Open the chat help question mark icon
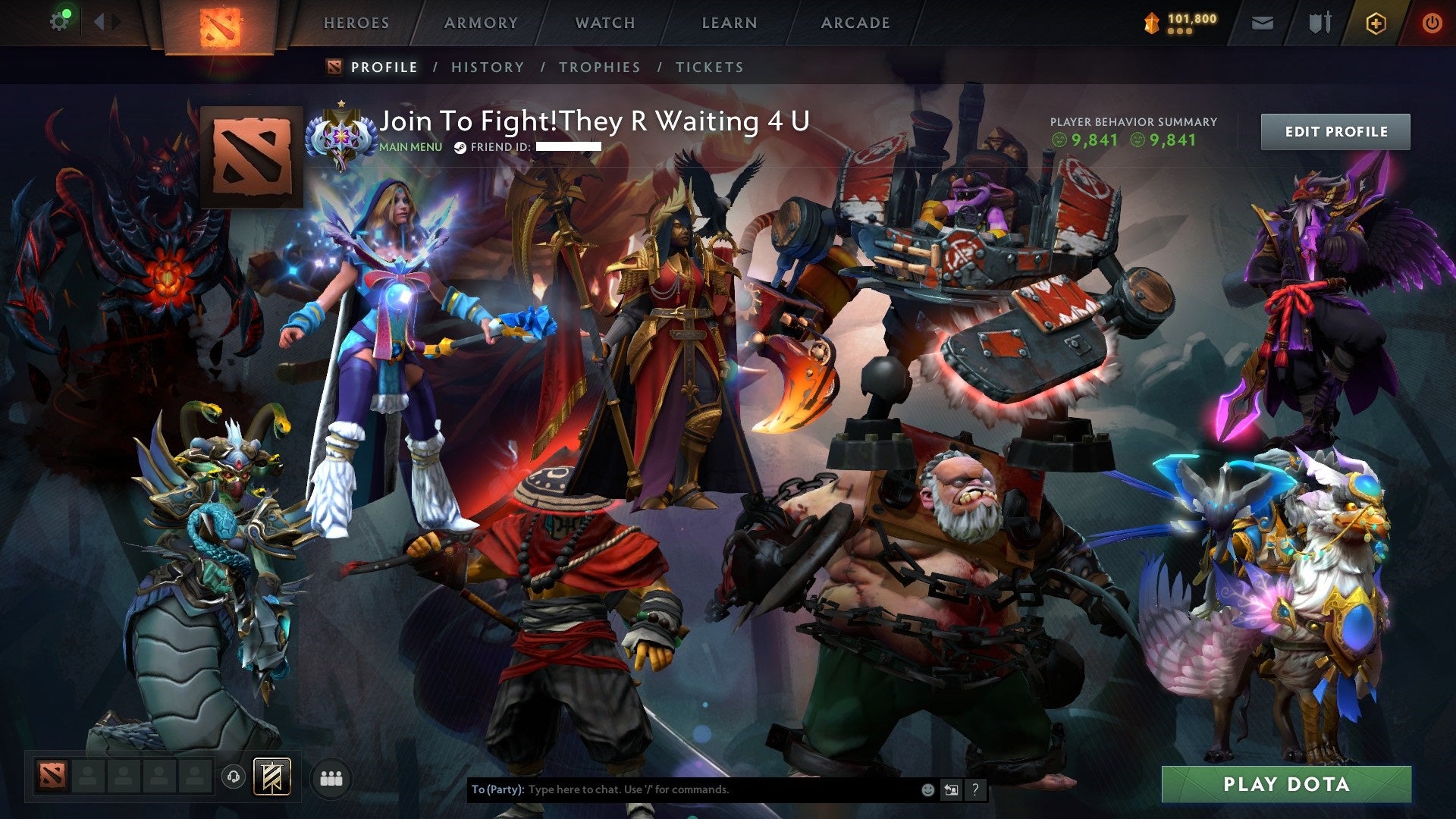 pyautogui.click(x=974, y=789)
